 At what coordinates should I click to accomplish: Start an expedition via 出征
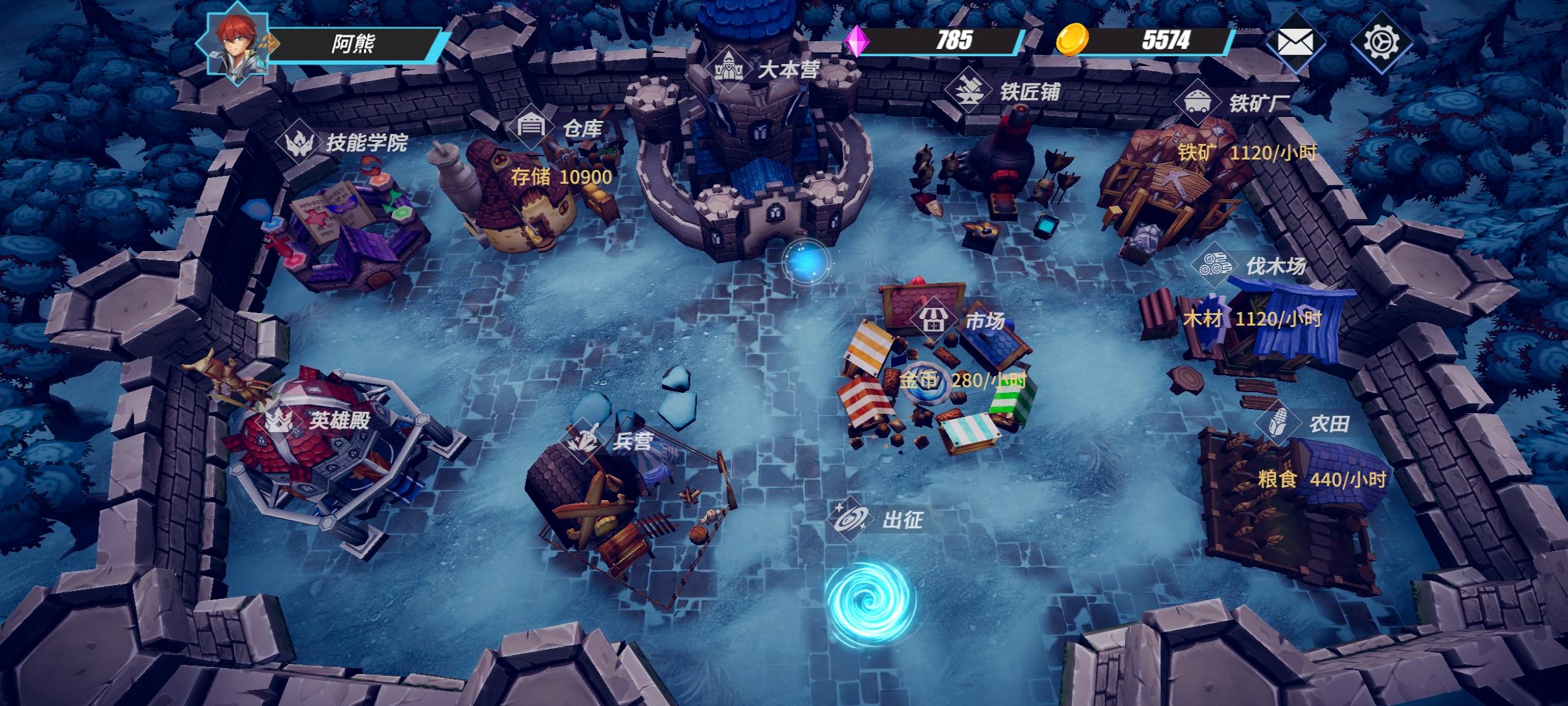(x=877, y=520)
